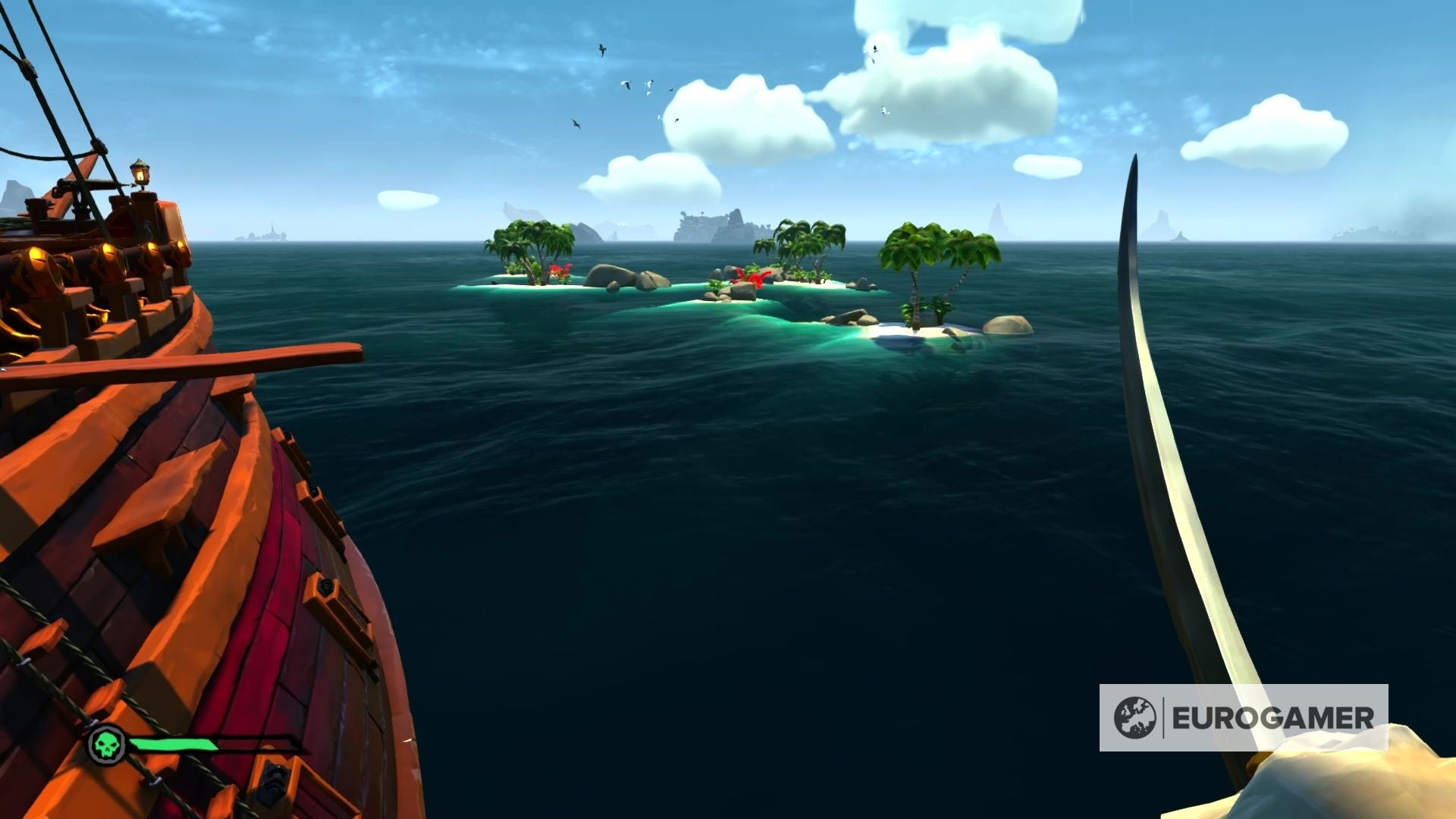
Task: Select the red parrot on the left island
Action: click(560, 269)
